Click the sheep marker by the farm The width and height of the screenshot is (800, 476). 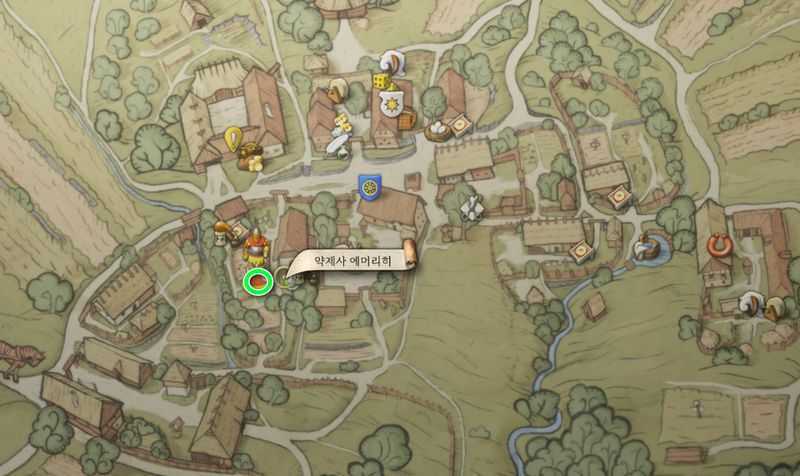pyautogui.click(x=750, y=303)
